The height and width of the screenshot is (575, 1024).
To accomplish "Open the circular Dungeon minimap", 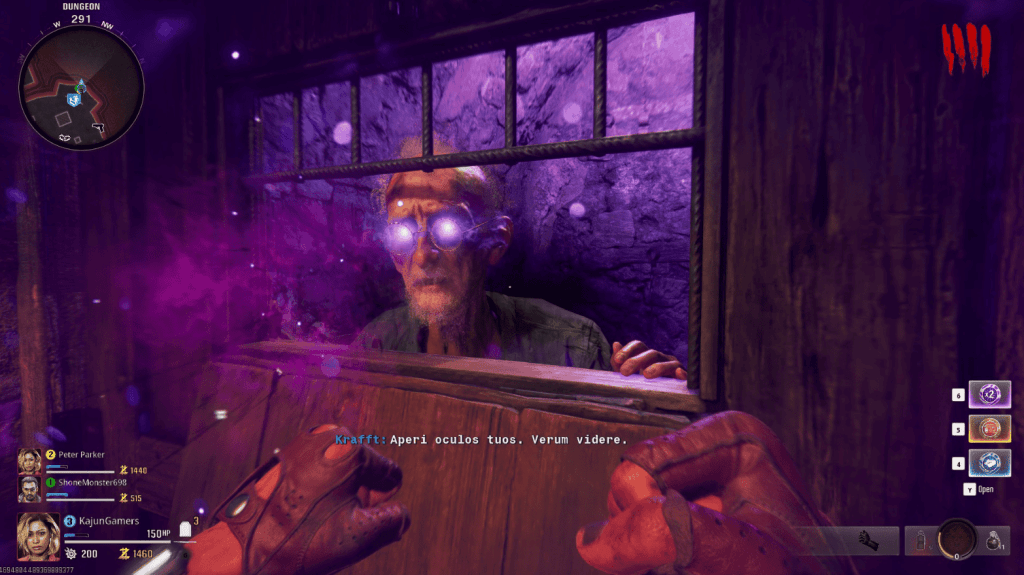I will pos(81,86).
